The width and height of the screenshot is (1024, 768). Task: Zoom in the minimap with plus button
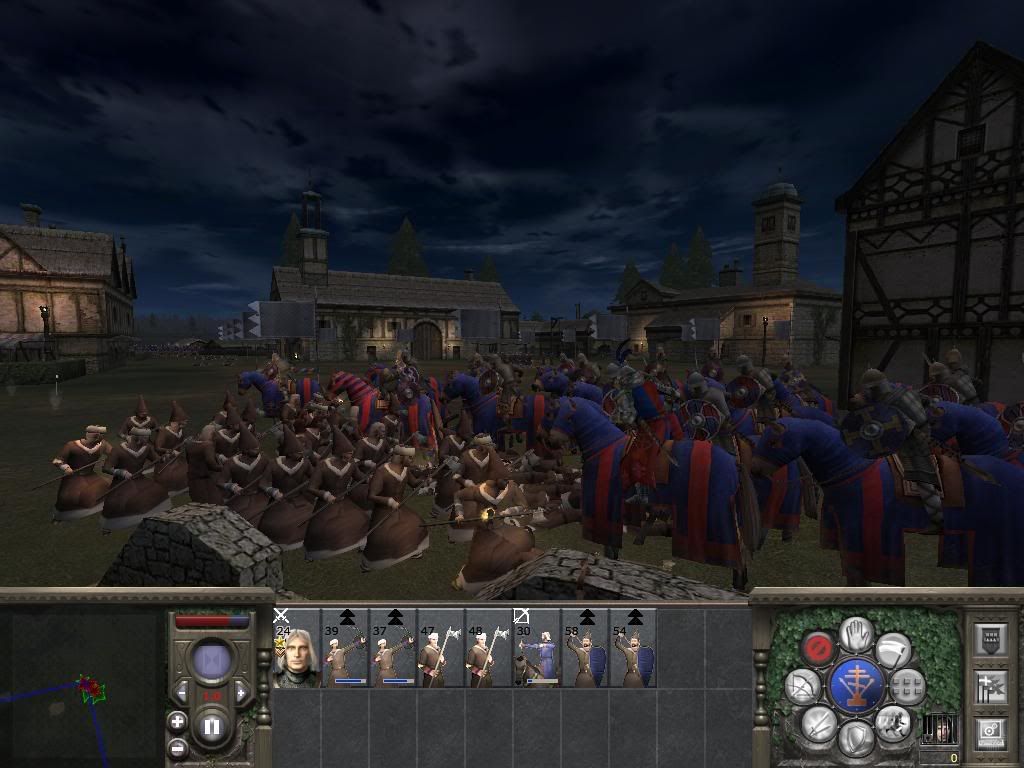pos(178,721)
